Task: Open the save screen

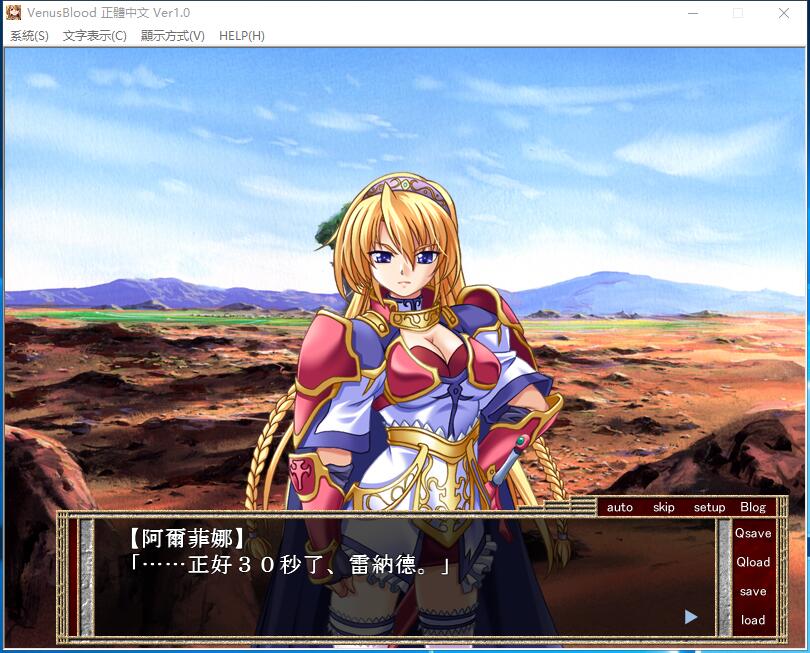Action: pos(753,591)
